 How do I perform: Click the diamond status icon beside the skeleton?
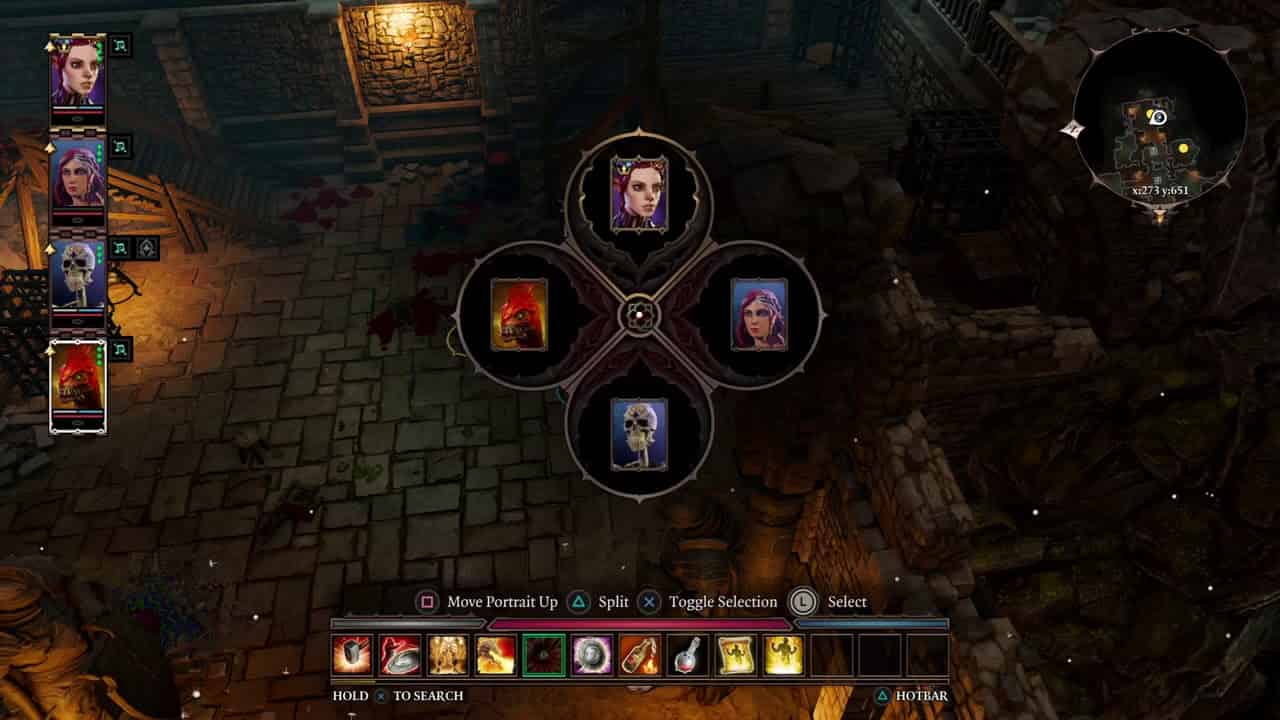146,249
